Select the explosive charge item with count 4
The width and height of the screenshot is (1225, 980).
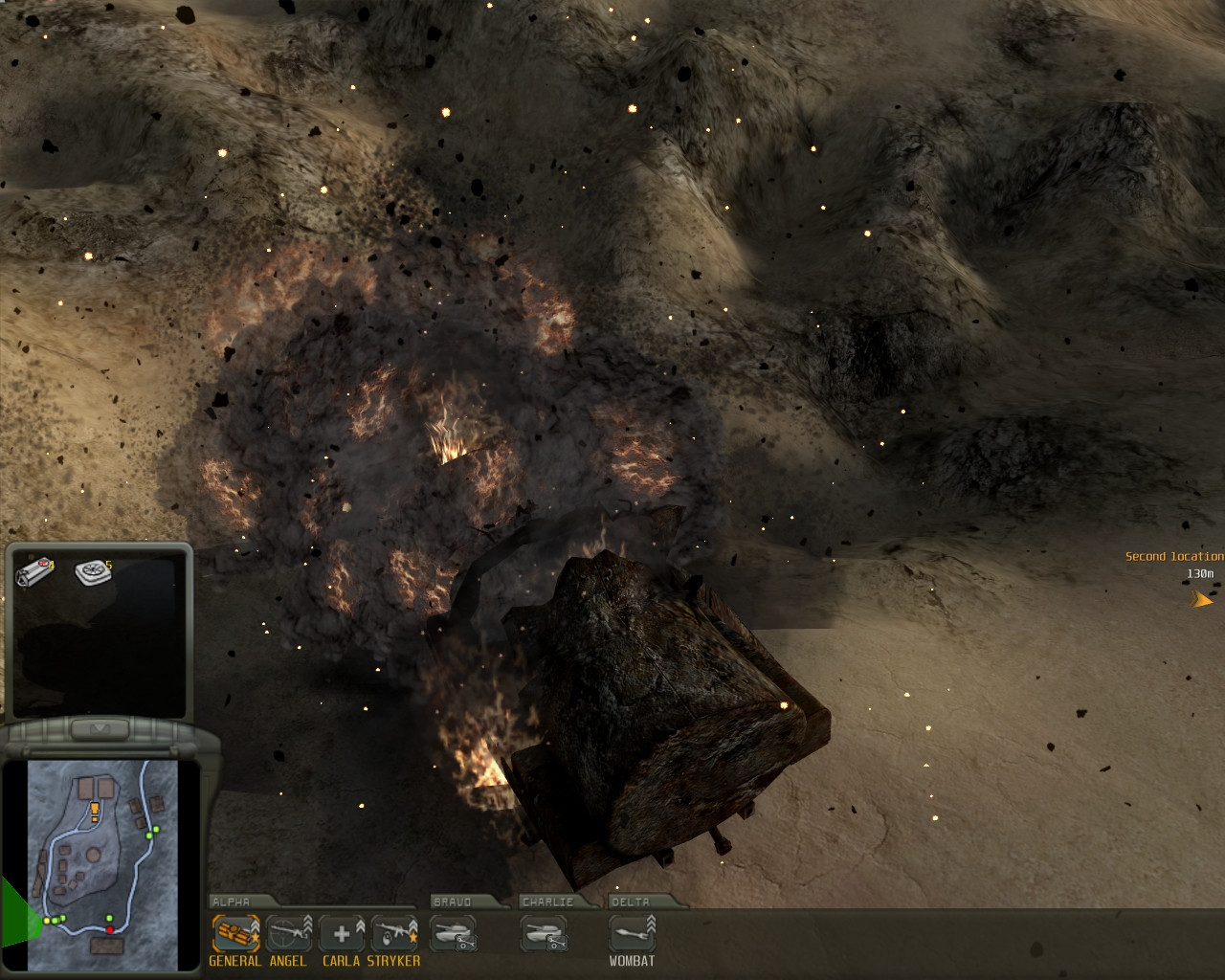pyautogui.click(x=33, y=573)
